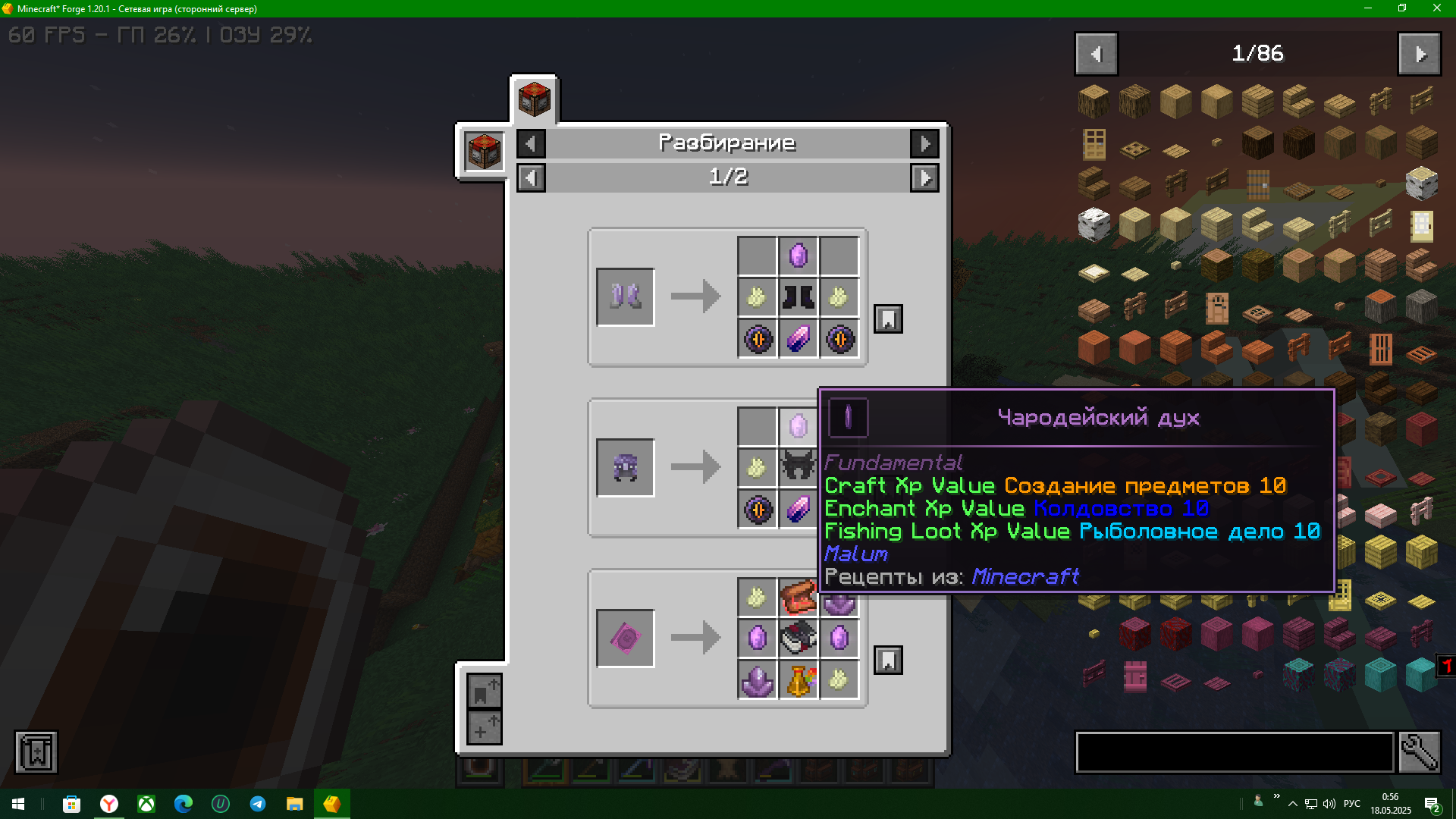Toggle the bookmarks overlay icon in the corner
This screenshot has height=819, width=1456.
(36, 752)
